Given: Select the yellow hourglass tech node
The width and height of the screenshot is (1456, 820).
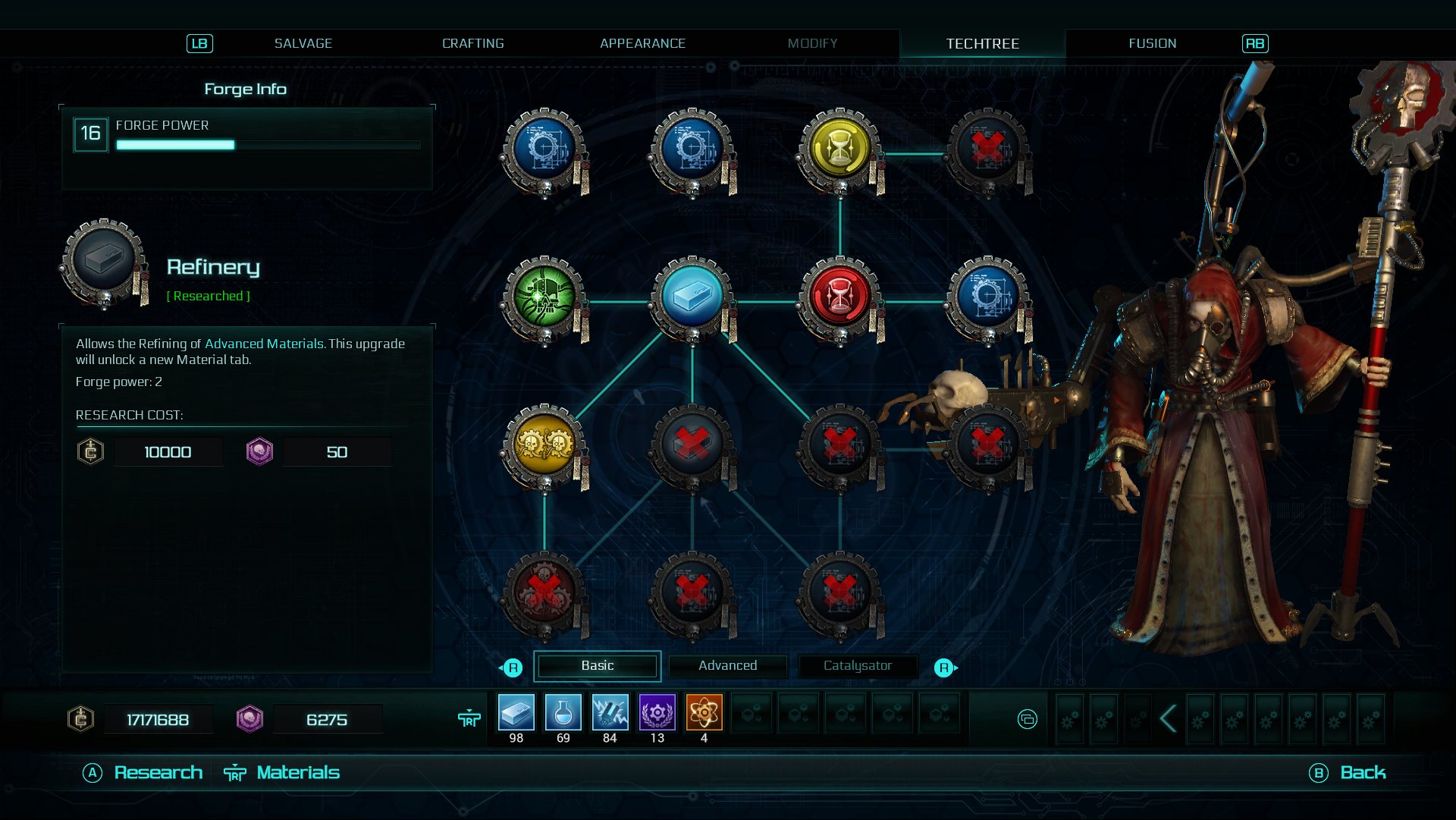Looking at the screenshot, I should tap(839, 149).
